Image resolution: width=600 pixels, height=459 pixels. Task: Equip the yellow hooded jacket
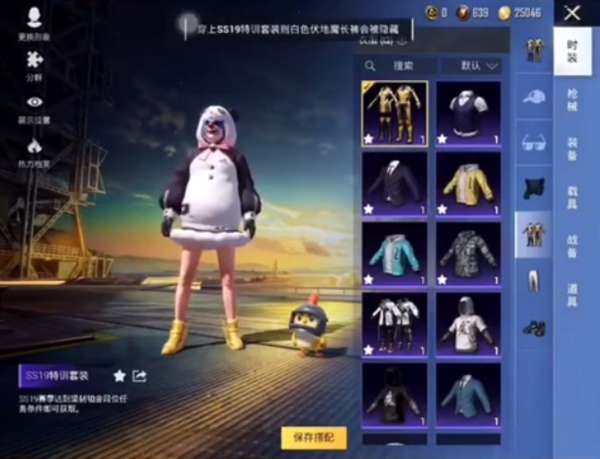(468, 184)
